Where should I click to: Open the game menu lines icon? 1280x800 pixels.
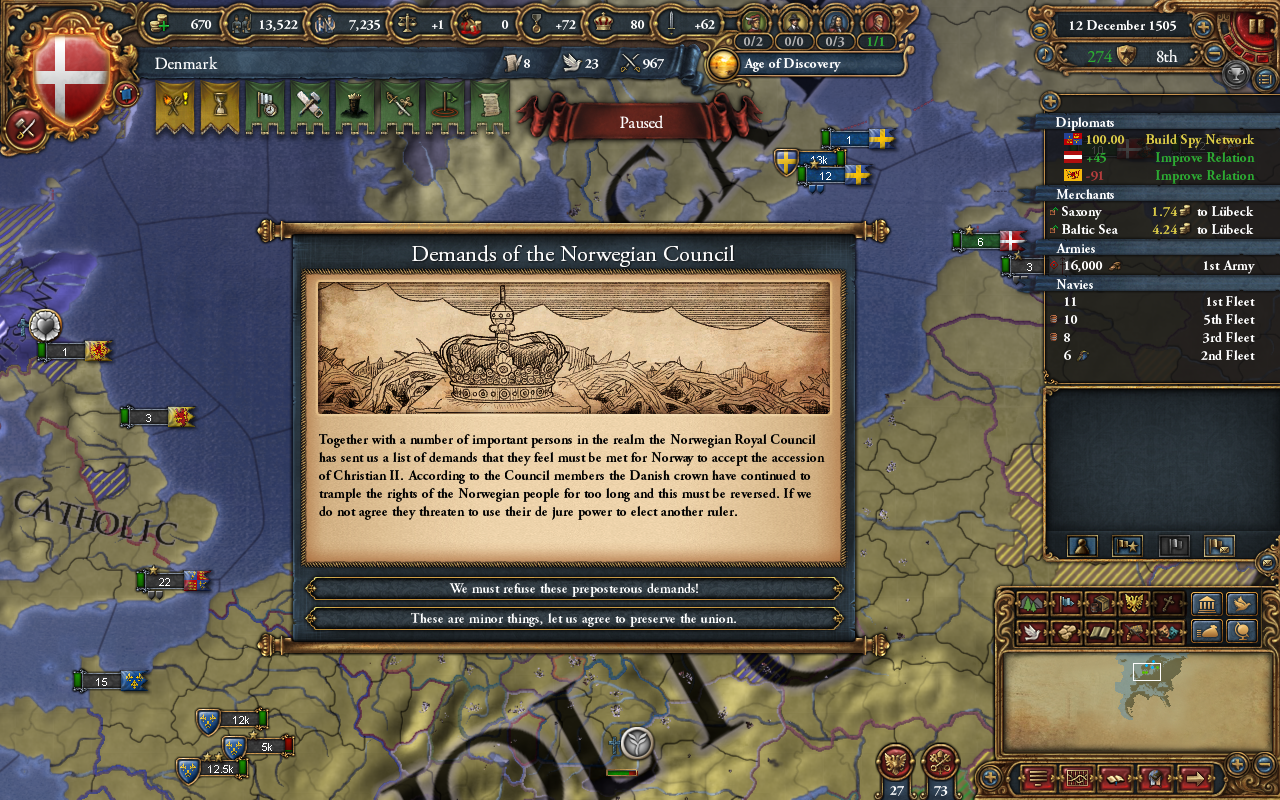tap(1037, 778)
